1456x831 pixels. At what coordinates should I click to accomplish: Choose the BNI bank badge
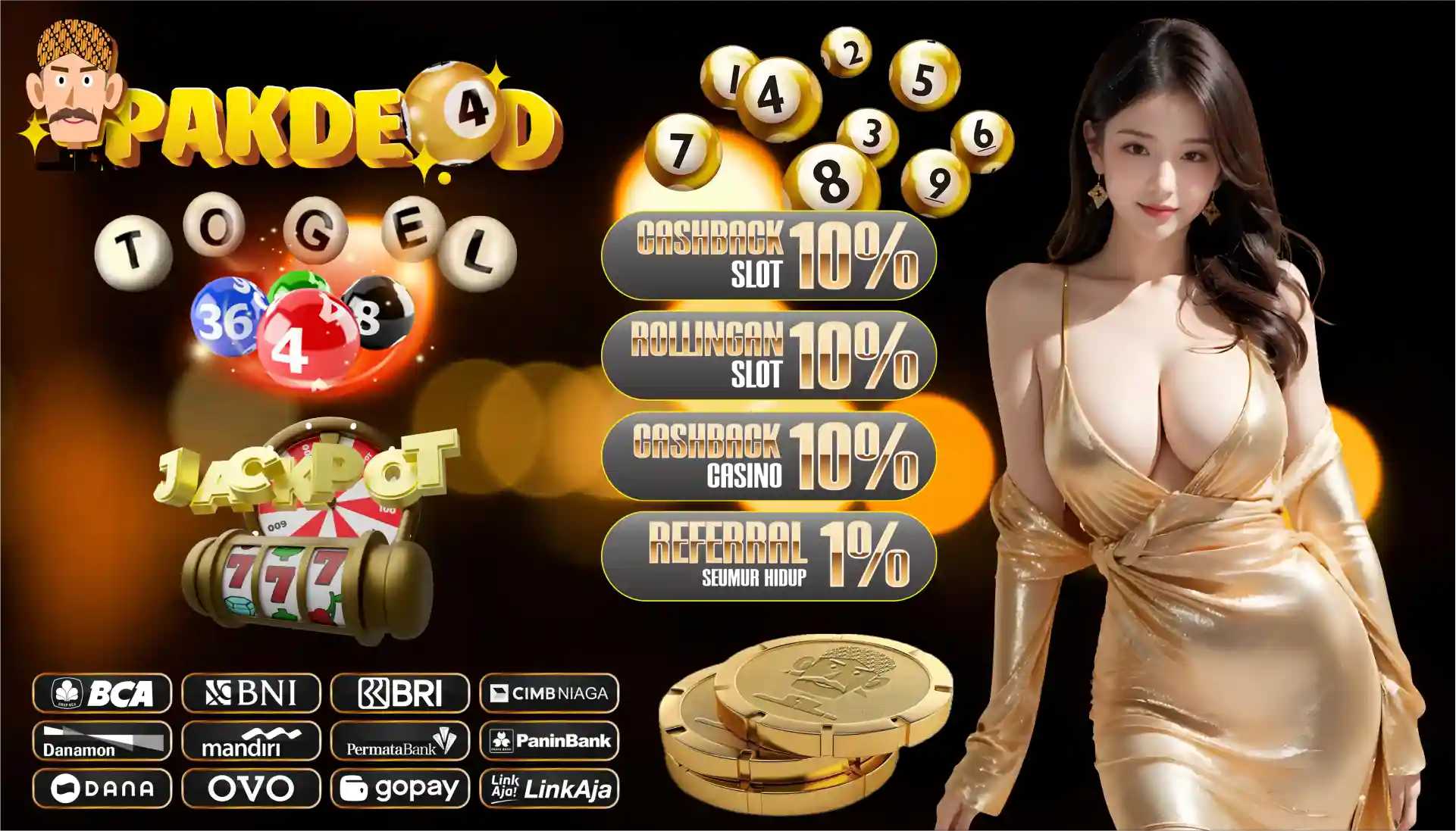[251, 692]
